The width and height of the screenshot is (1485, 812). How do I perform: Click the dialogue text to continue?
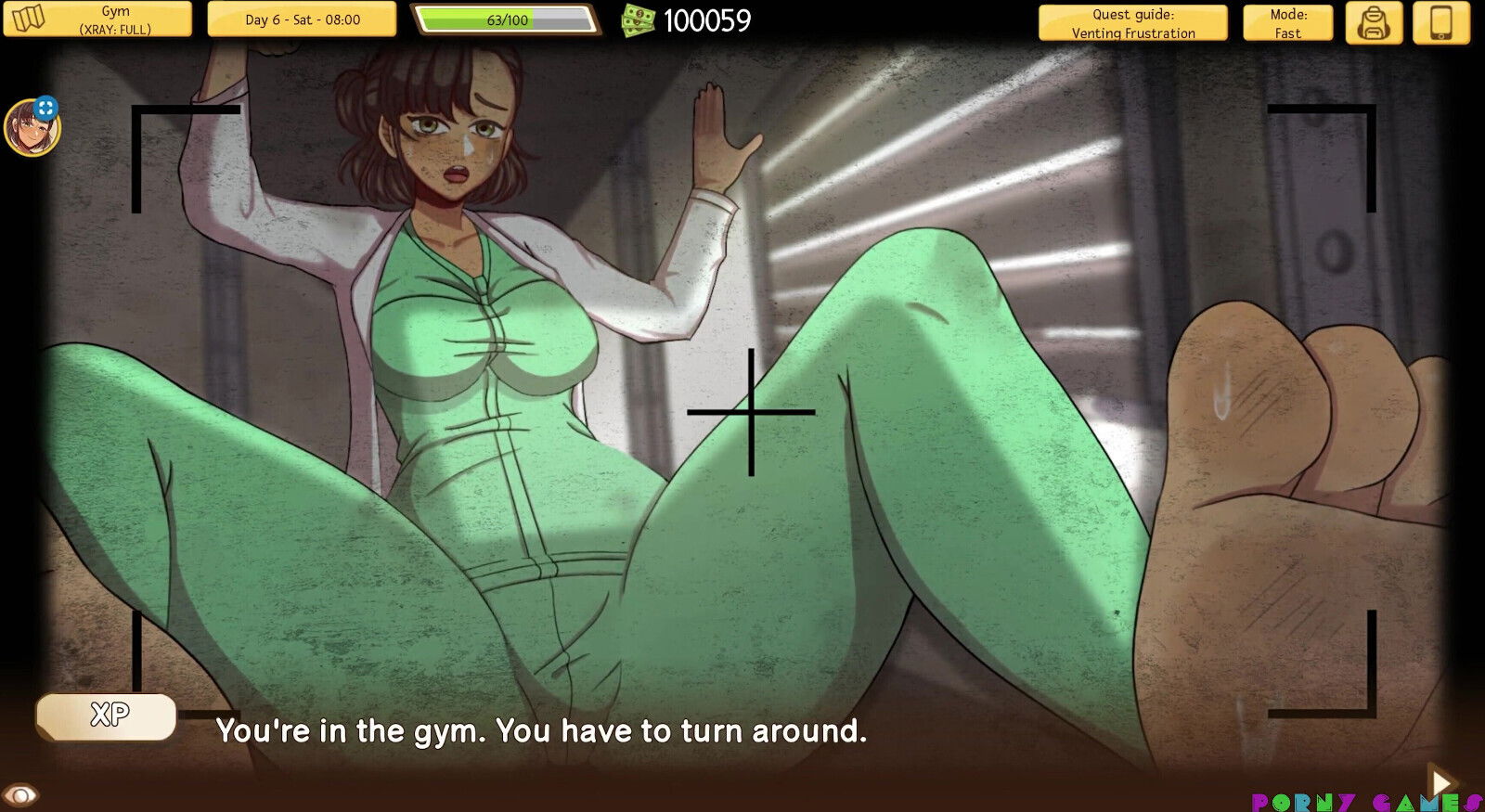[x=543, y=731]
